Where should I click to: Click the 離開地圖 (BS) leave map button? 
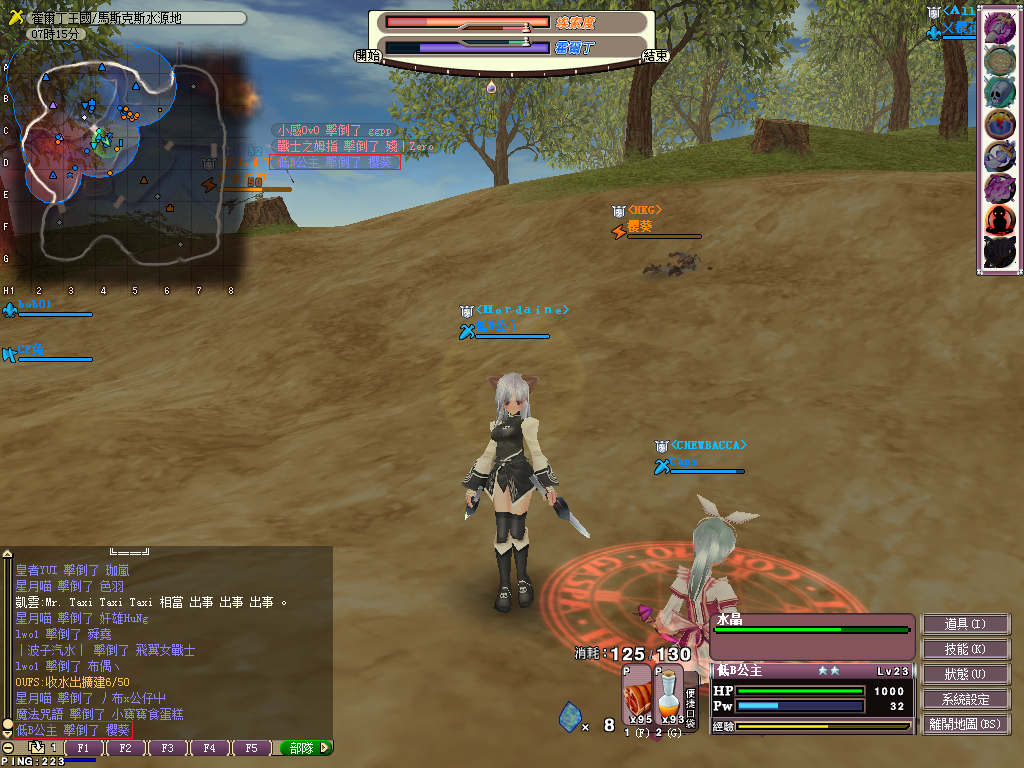coord(965,724)
